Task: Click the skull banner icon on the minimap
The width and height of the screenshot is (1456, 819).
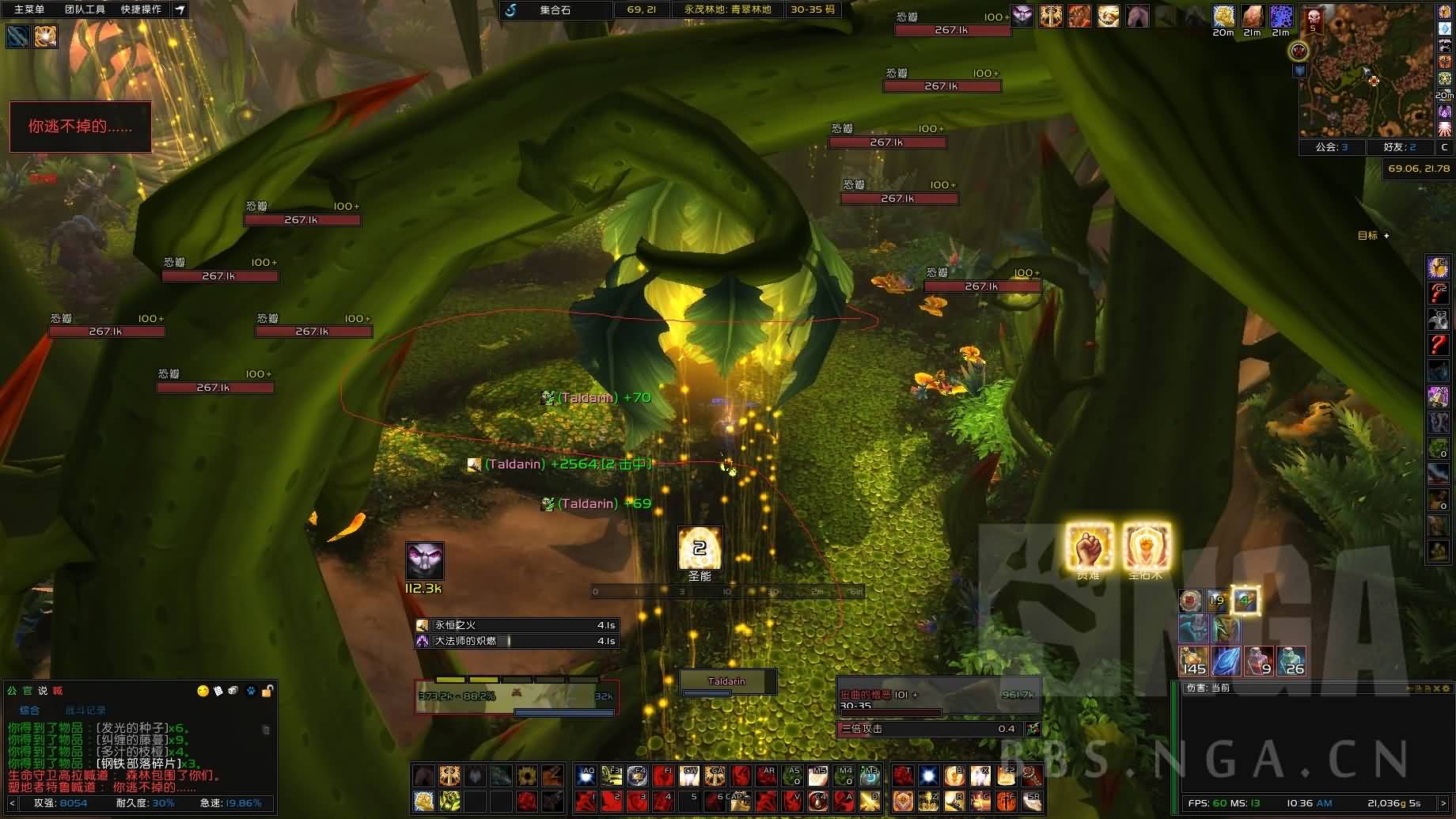Action: tap(1314, 19)
